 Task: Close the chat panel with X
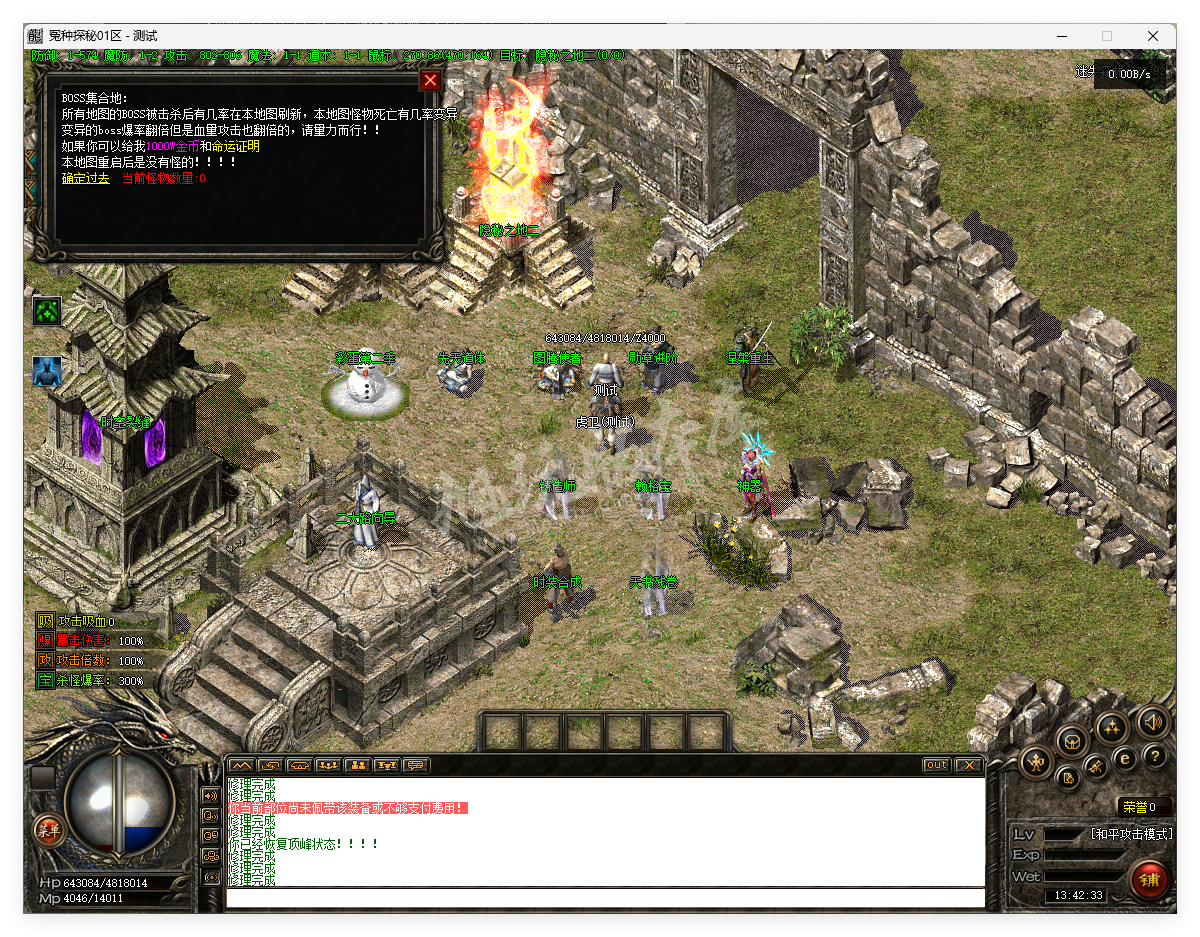pyautogui.click(x=967, y=765)
